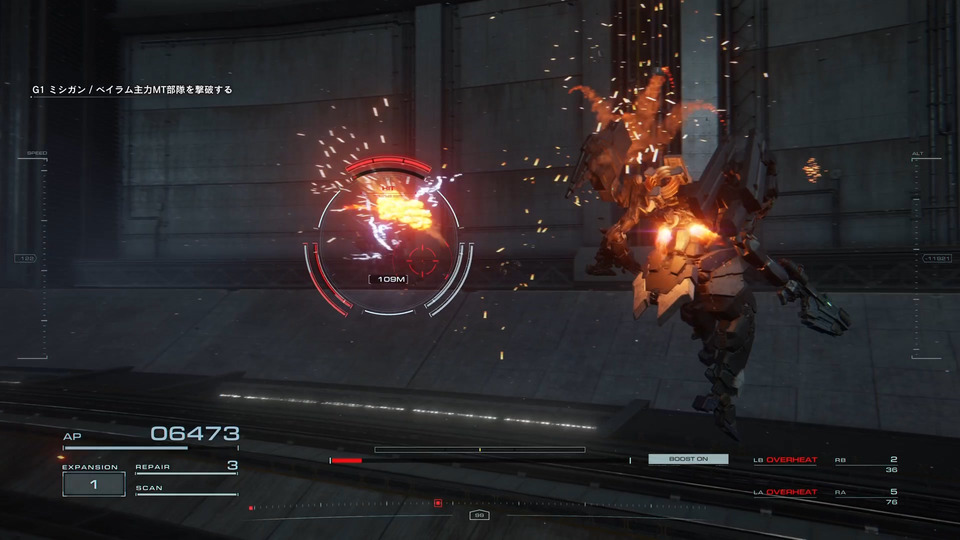Select the LA overheated weapon slot
The image size is (960, 540).
(x=786, y=492)
